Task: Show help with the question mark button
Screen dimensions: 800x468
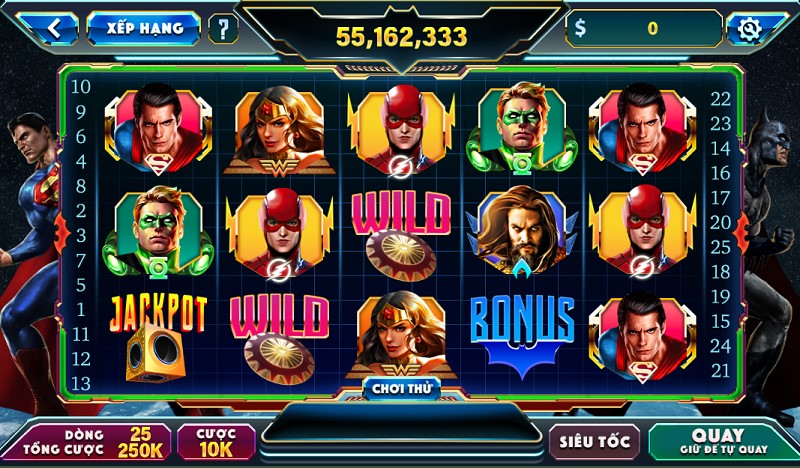Action: [x=223, y=28]
